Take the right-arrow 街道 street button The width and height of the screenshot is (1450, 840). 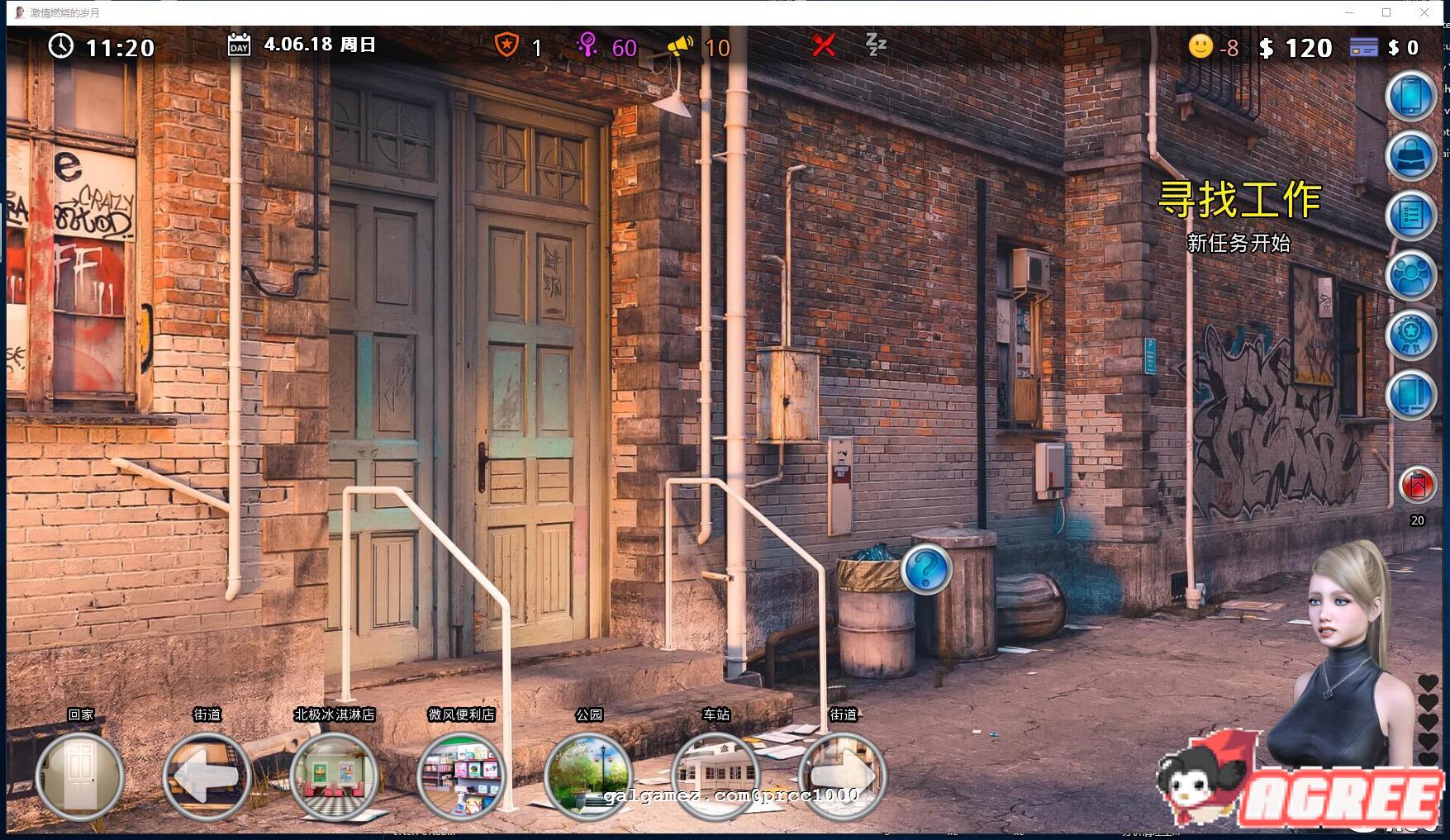(842, 776)
